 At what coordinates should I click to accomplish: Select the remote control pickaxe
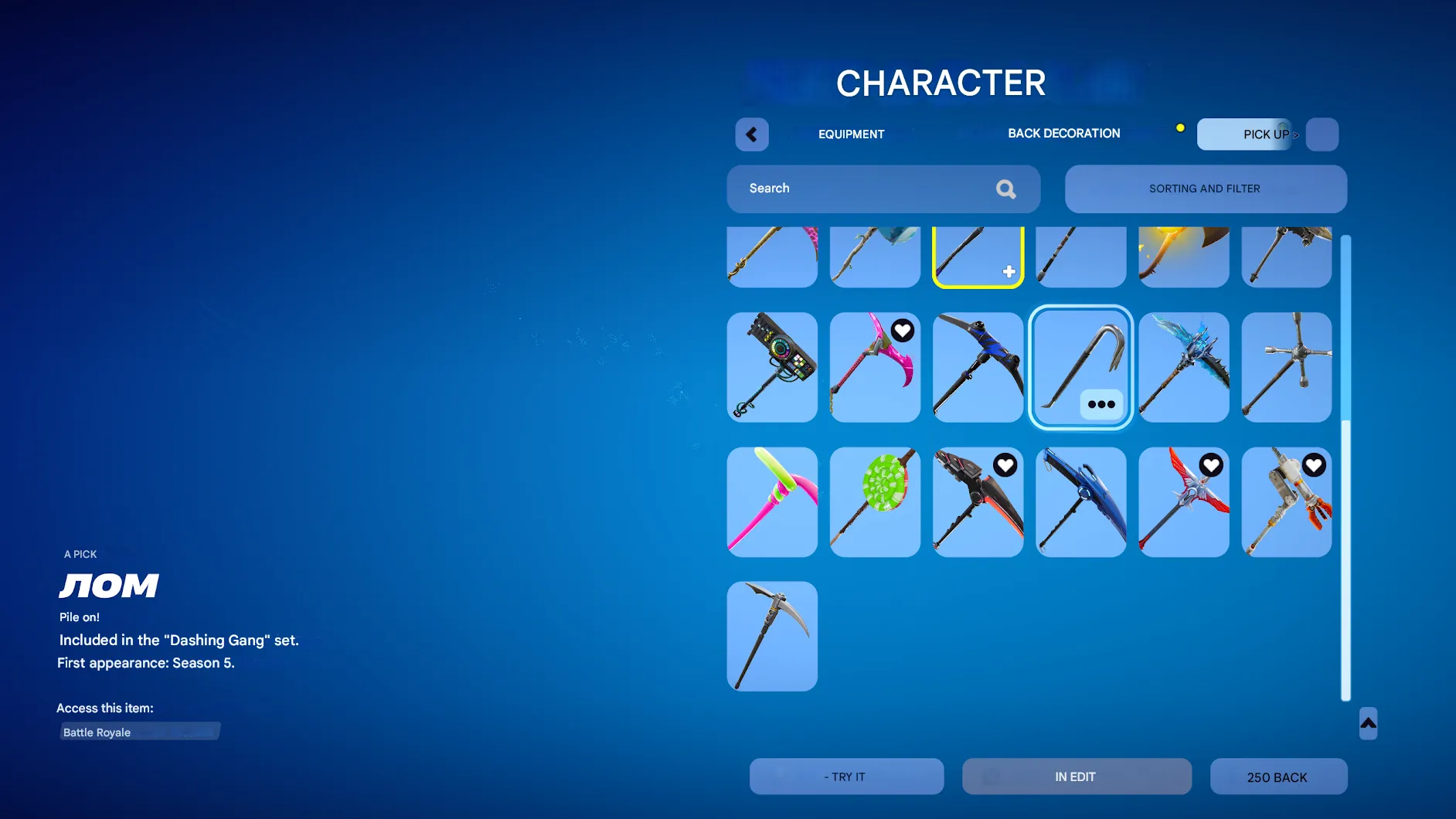point(771,368)
